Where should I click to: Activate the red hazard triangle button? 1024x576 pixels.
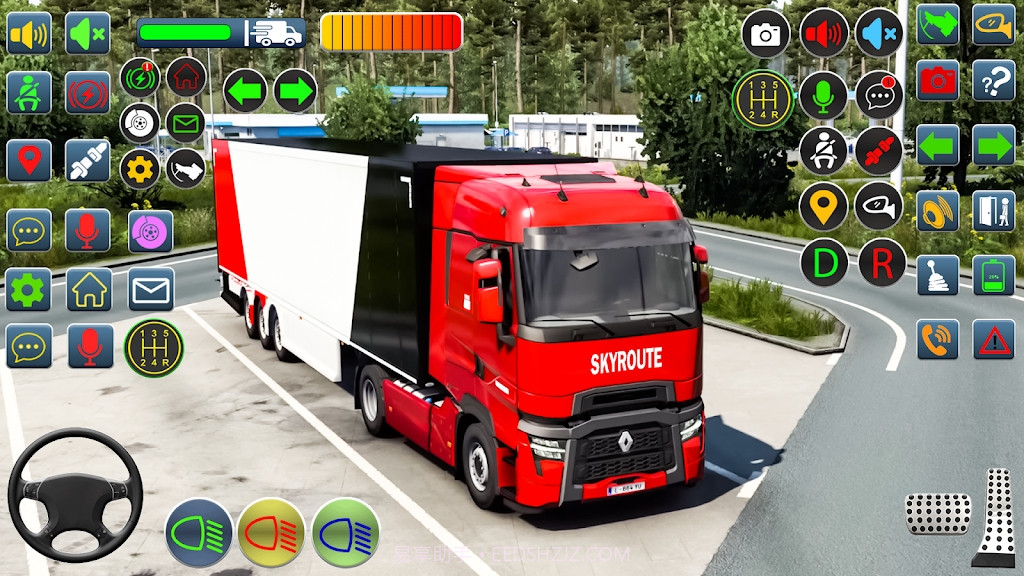[993, 340]
